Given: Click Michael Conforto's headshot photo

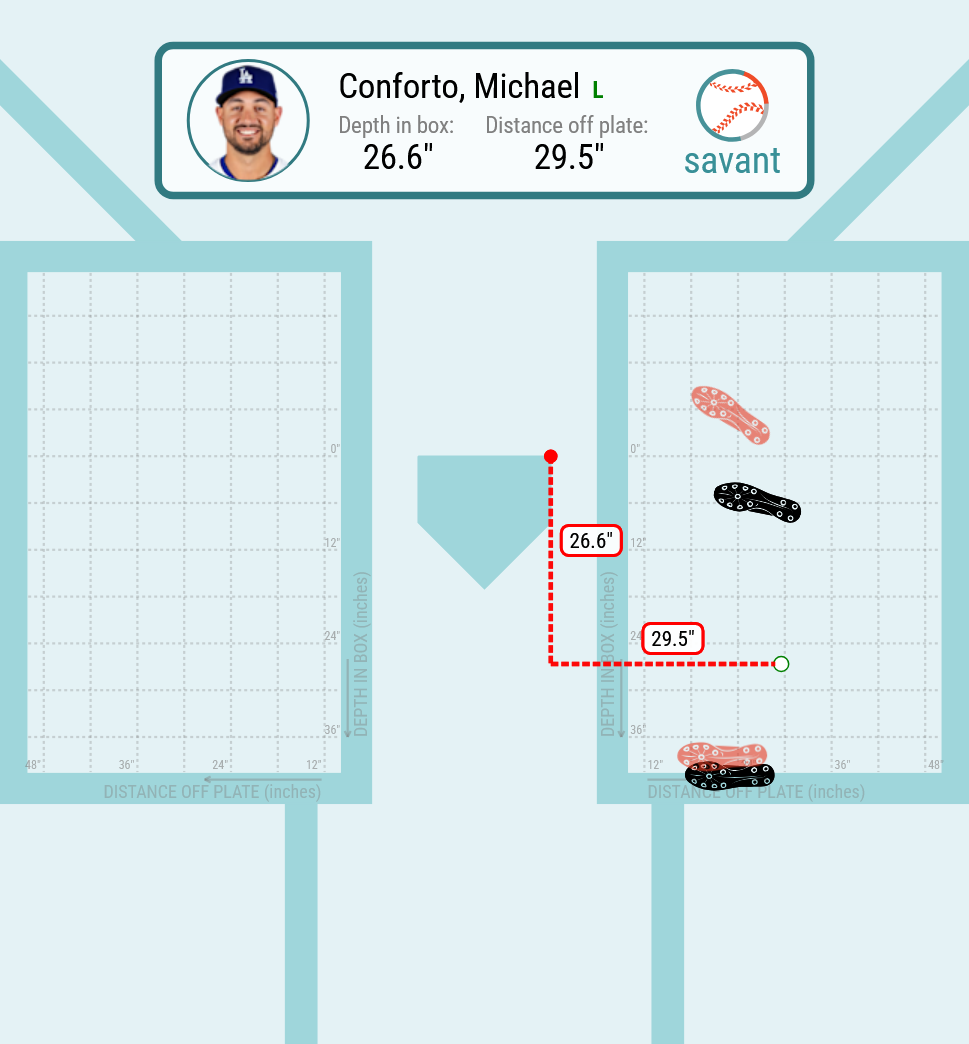Looking at the screenshot, I should (x=247, y=121).
